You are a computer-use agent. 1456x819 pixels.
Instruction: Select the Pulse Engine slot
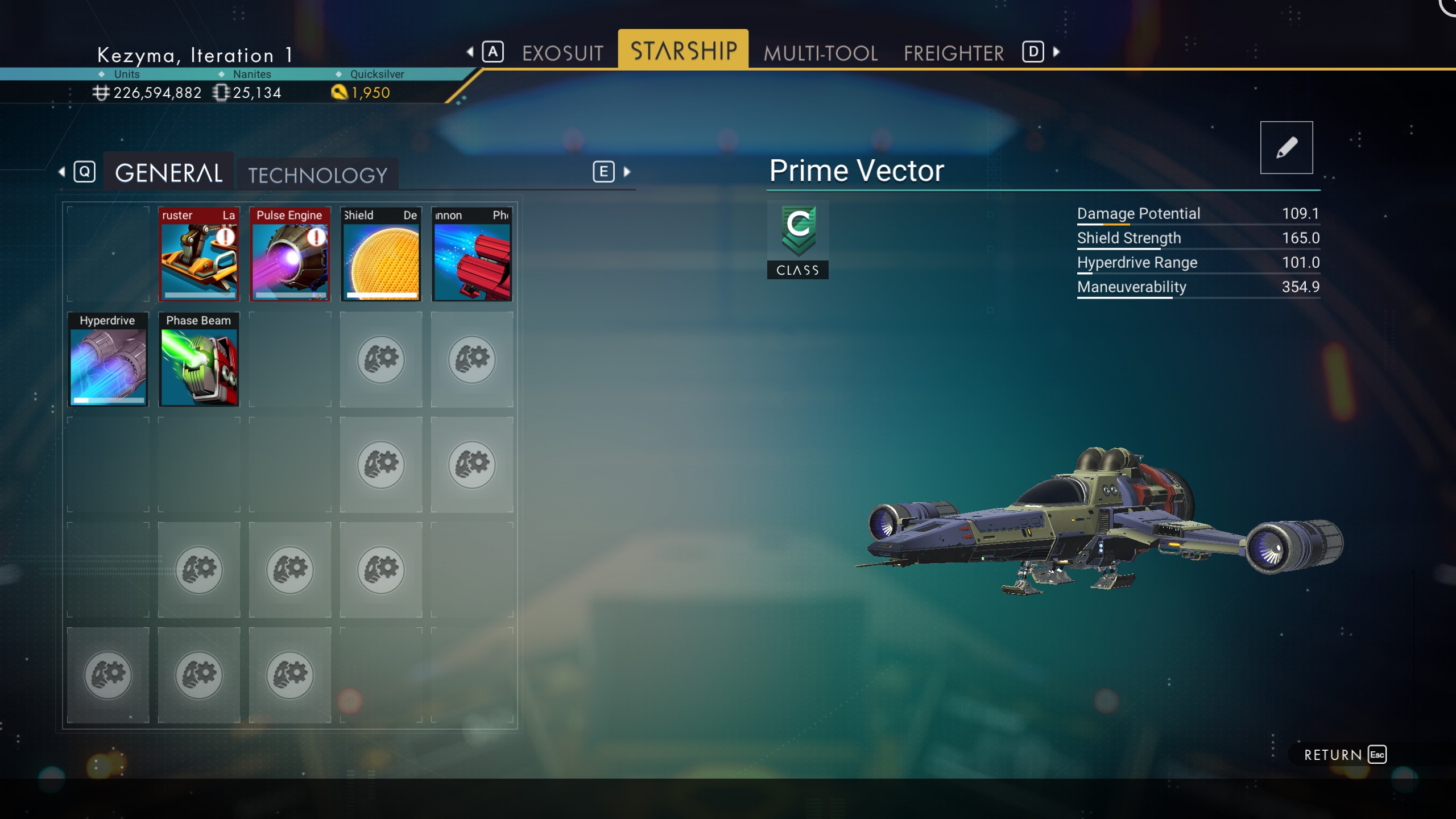click(x=289, y=254)
